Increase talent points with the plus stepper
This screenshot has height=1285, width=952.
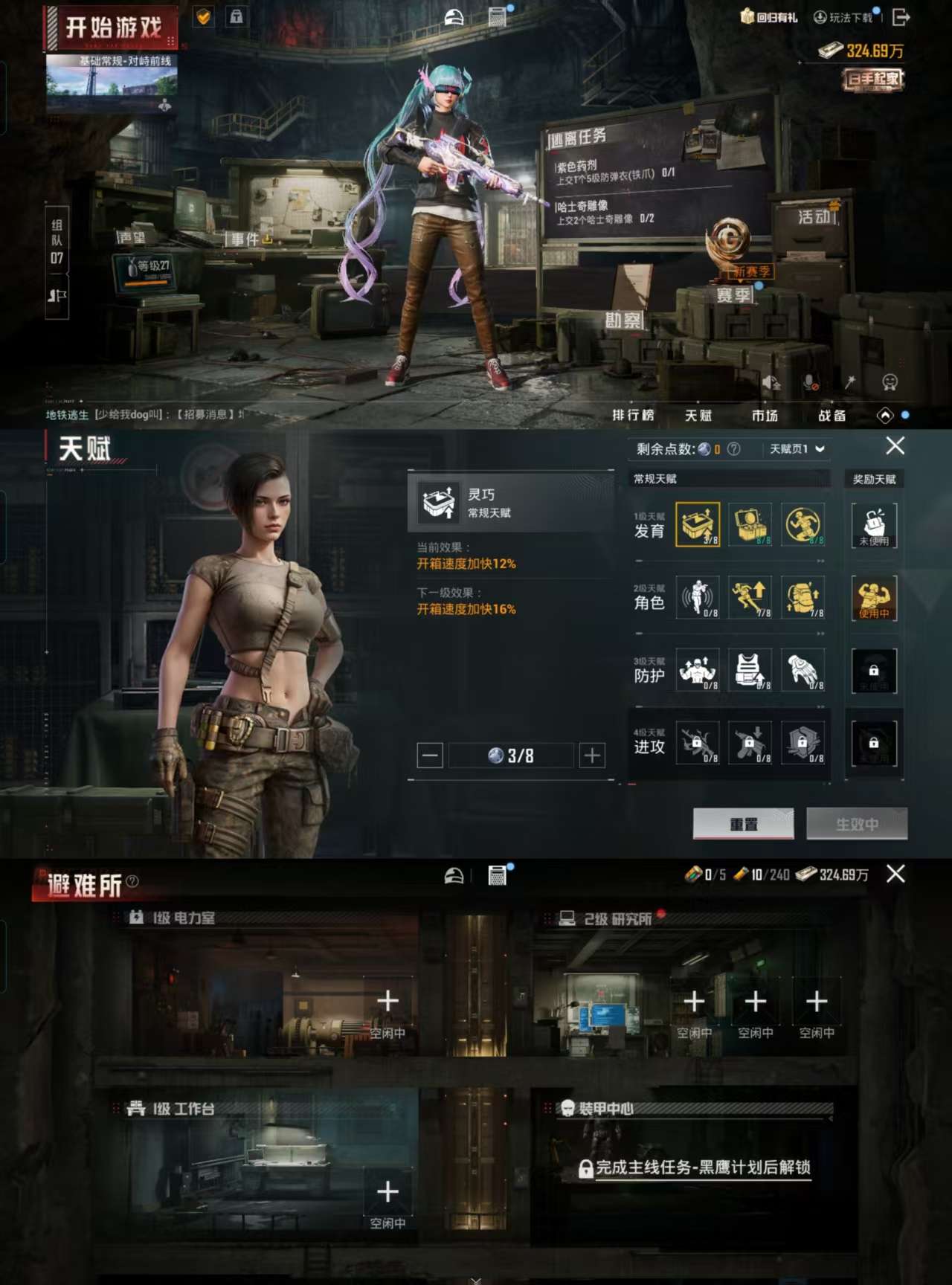point(591,755)
